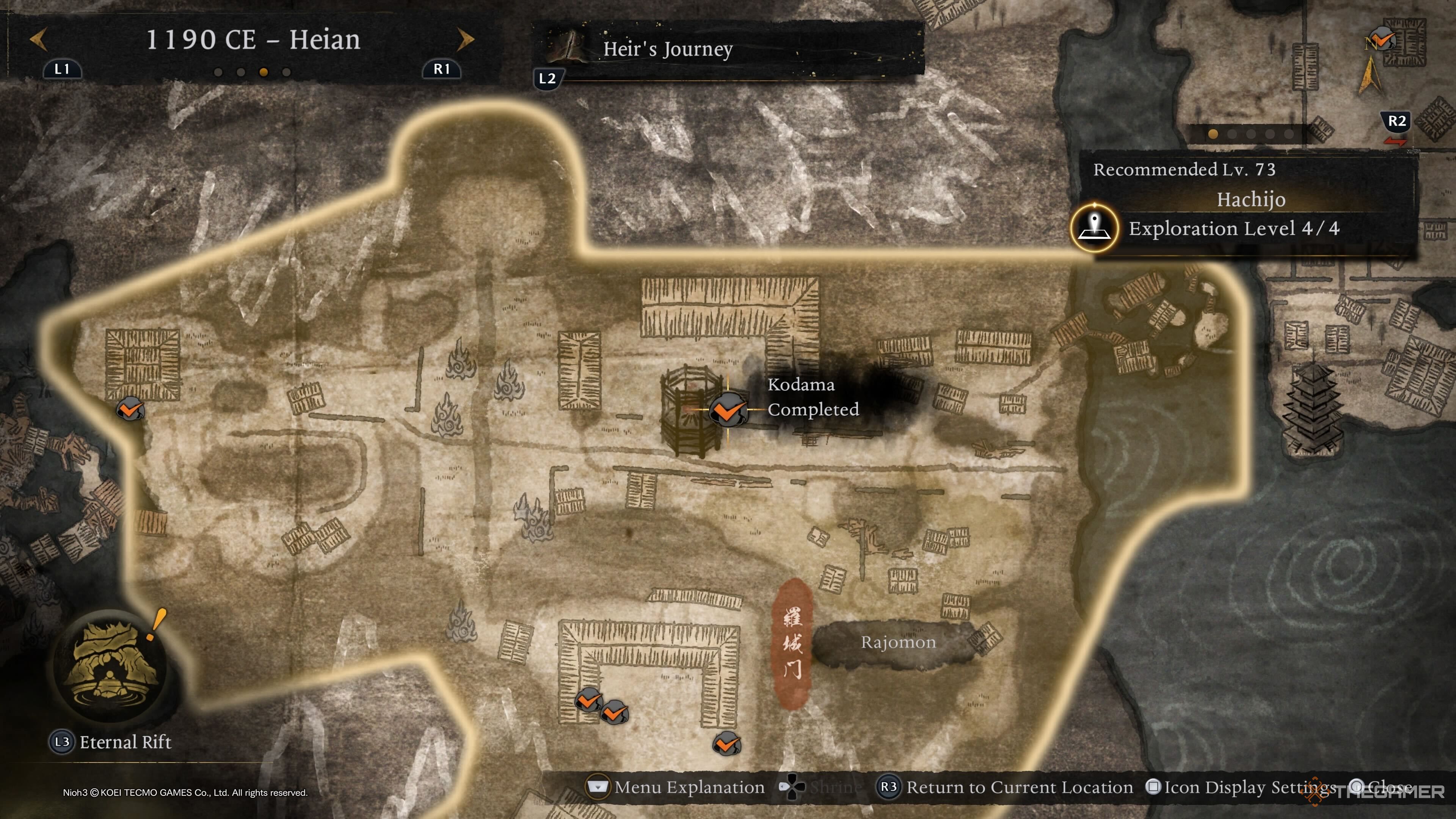Select the Hachijo region pin icon
This screenshot has height=819, width=1456.
point(1094,228)
